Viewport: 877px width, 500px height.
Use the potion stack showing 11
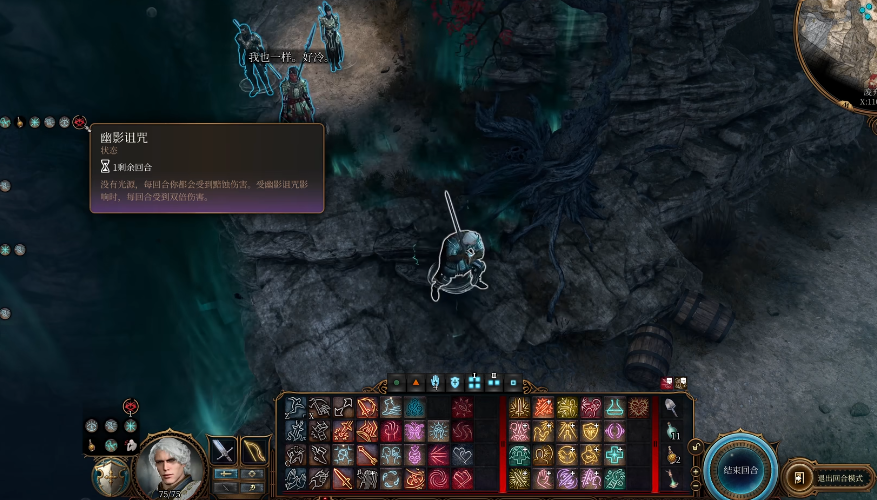pyautogui.click(x=670, y=431)
